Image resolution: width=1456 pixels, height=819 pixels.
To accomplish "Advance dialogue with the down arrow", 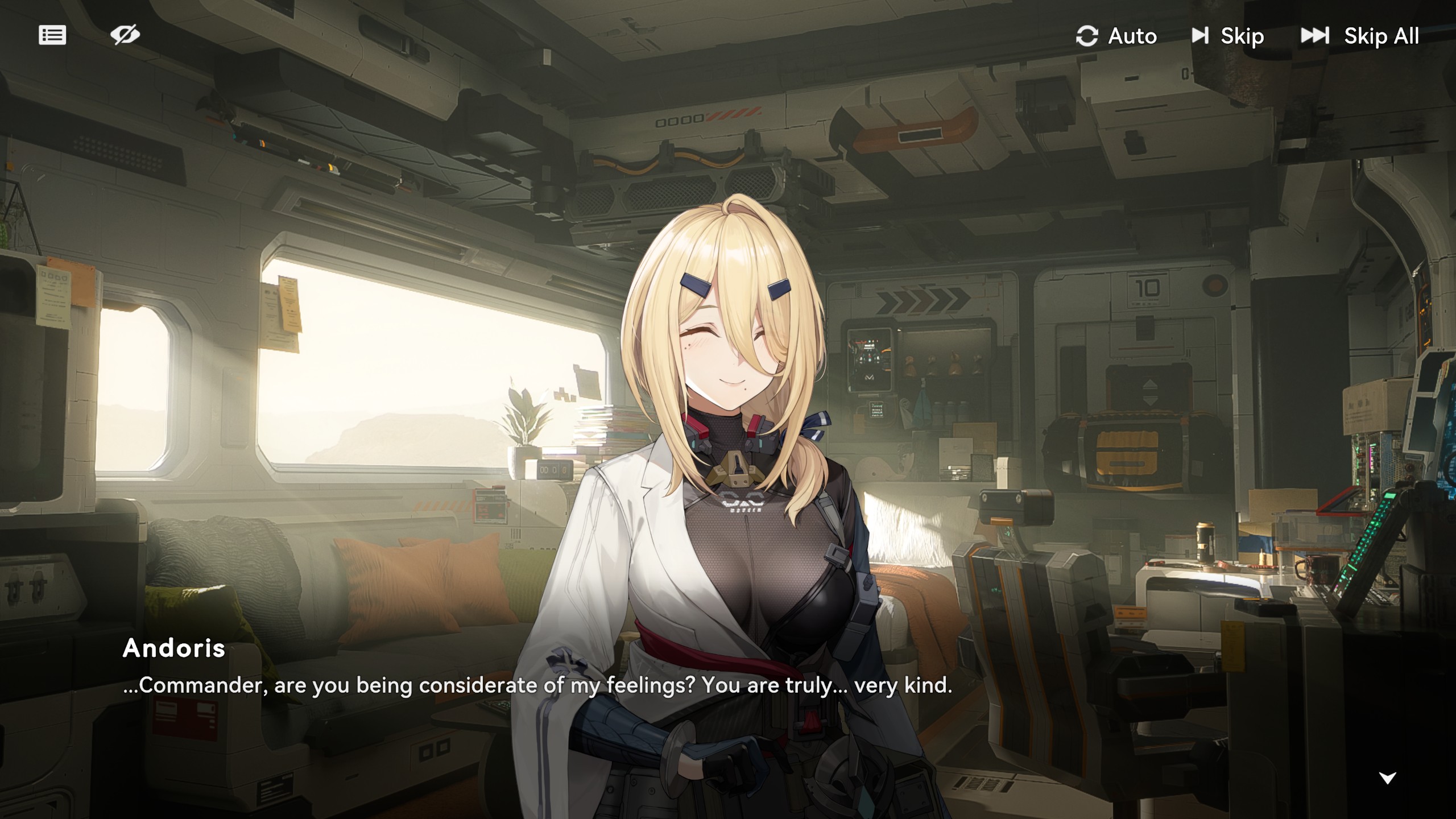I will (x=1388, y=778).
